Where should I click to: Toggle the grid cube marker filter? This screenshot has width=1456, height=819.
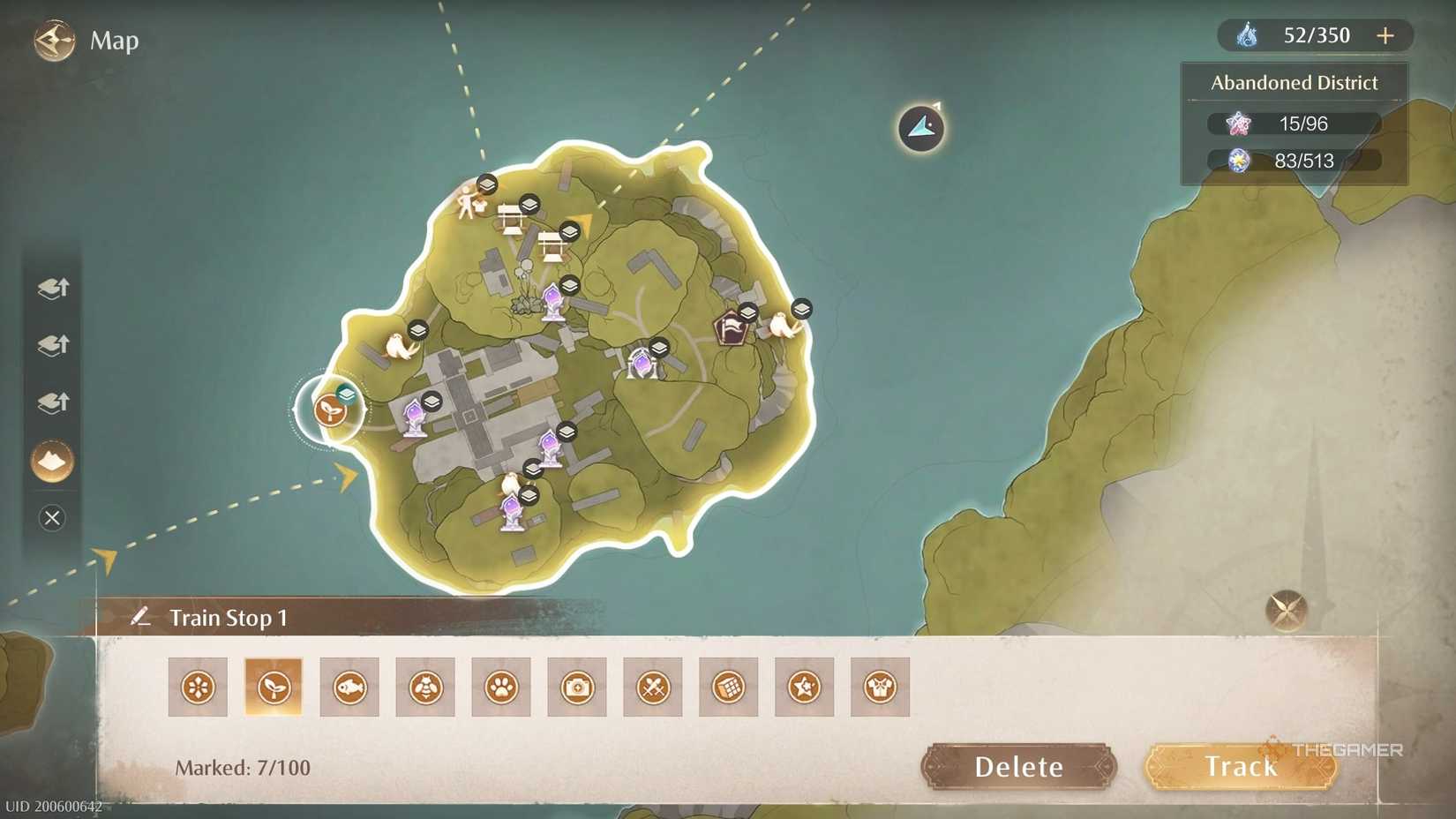pos(728,687)
